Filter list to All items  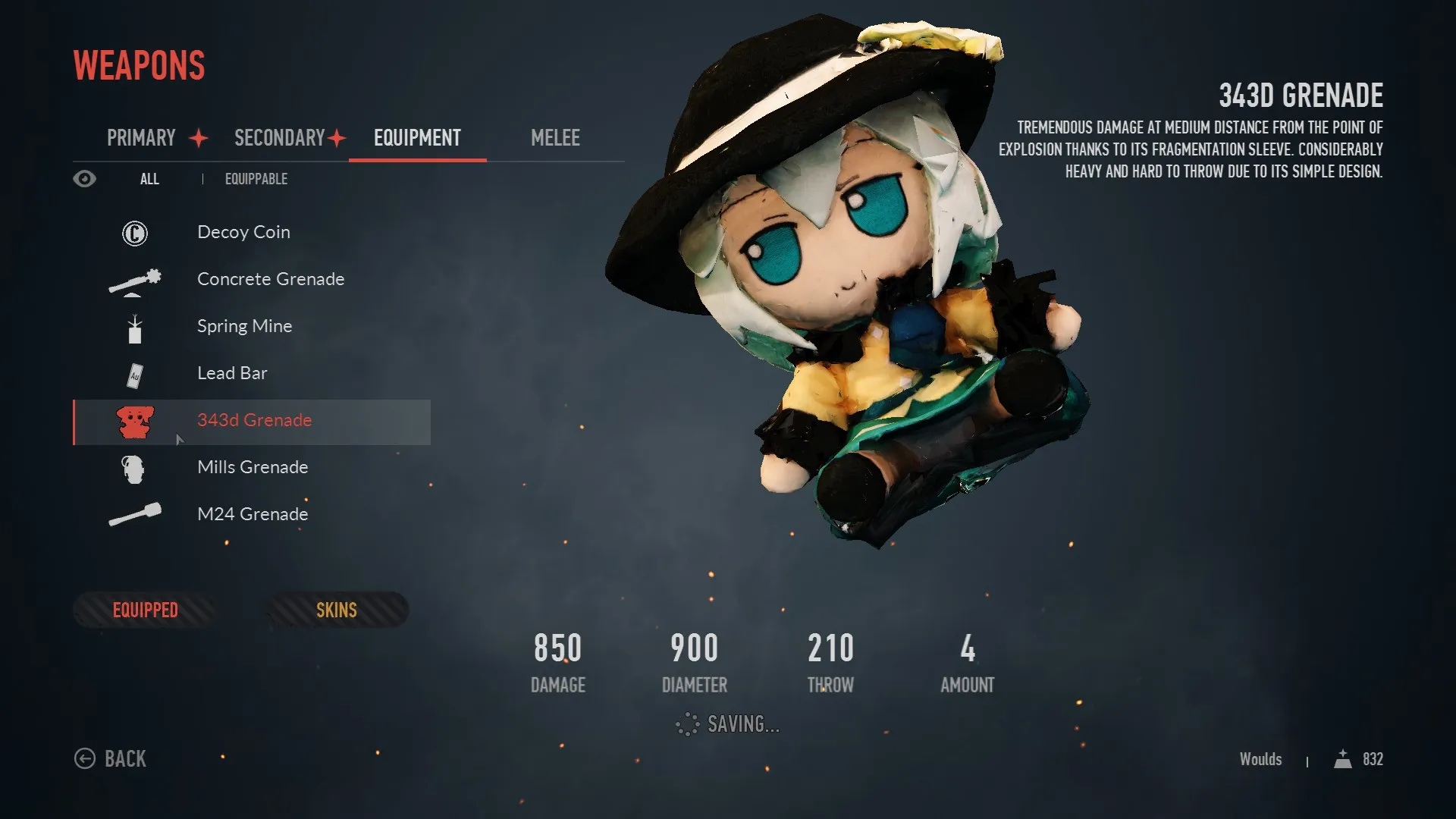pos(149,179)
